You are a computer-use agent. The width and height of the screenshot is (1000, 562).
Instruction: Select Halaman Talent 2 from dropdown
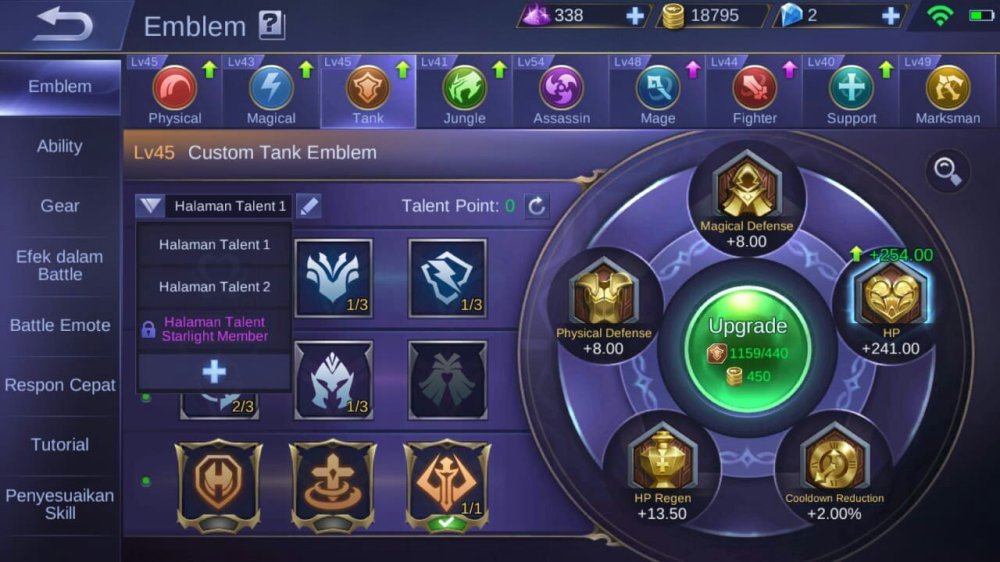[x=214, y=287]
